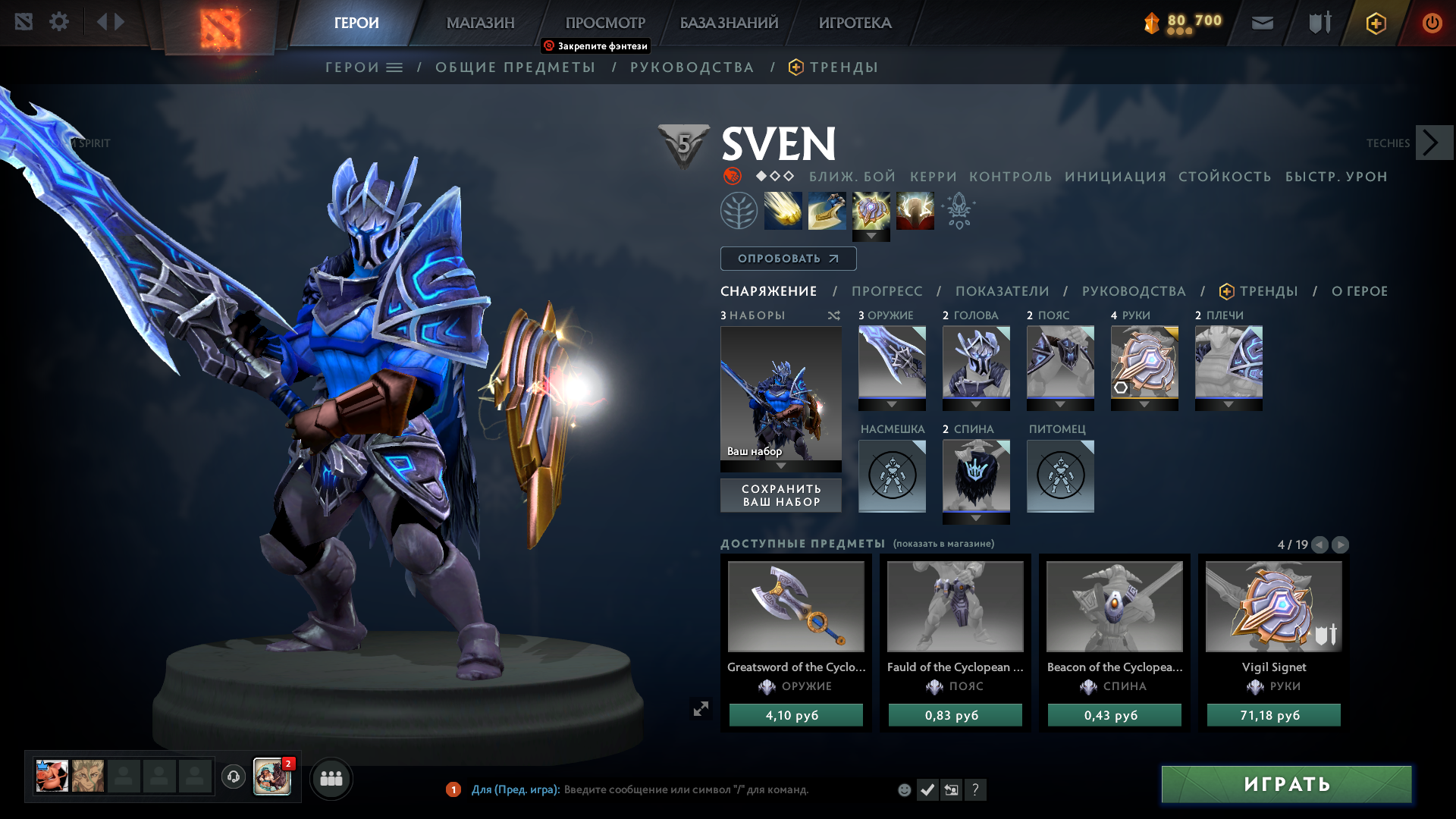Image resolution: width=1456 pixels, height=819 pixels.
Task: Open the armory shield-and-sword icon
Action: coord(1319,23)
